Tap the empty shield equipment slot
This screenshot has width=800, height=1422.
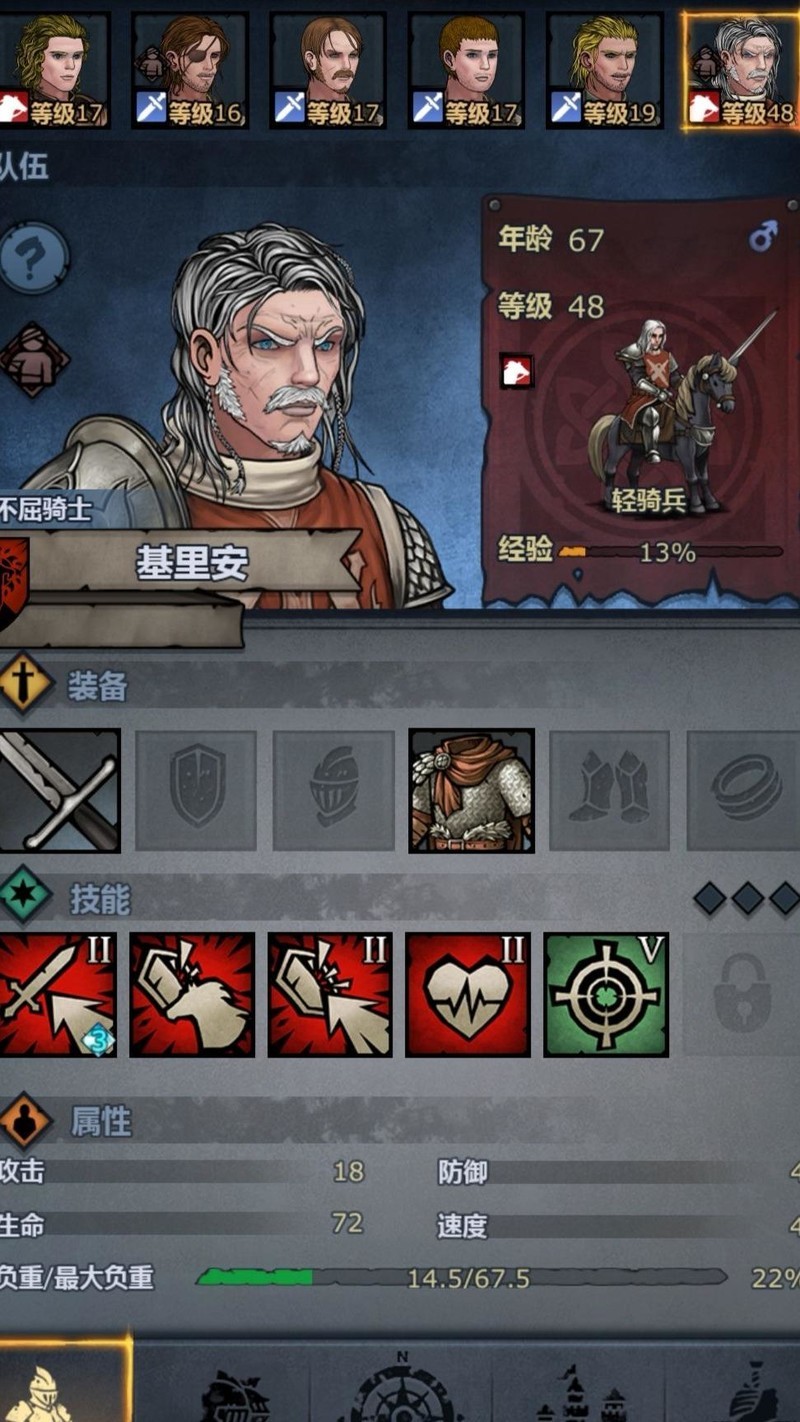pos(196,790)
